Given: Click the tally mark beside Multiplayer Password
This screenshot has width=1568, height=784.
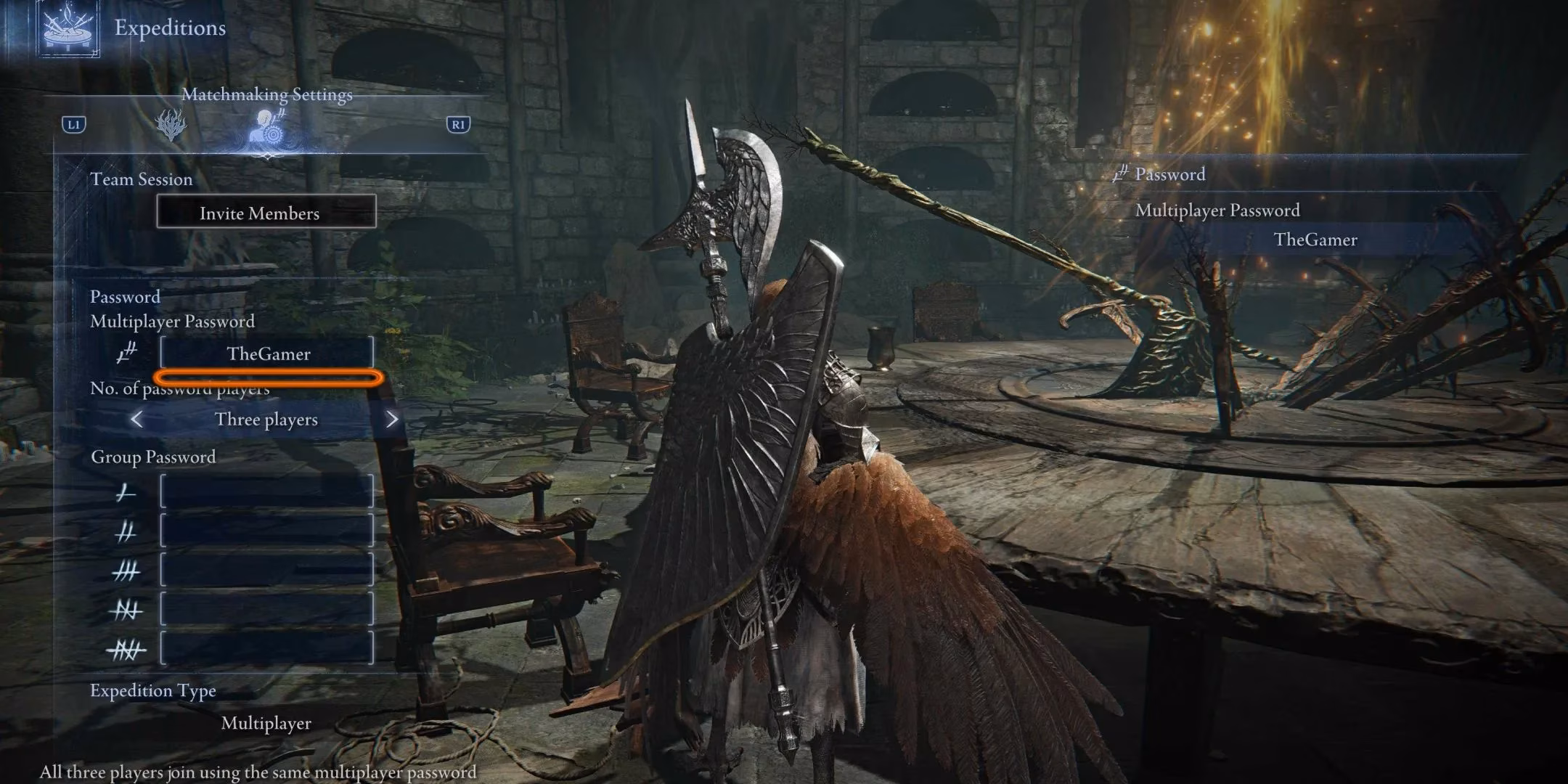Looking at the screenshot, I should 125,354.
